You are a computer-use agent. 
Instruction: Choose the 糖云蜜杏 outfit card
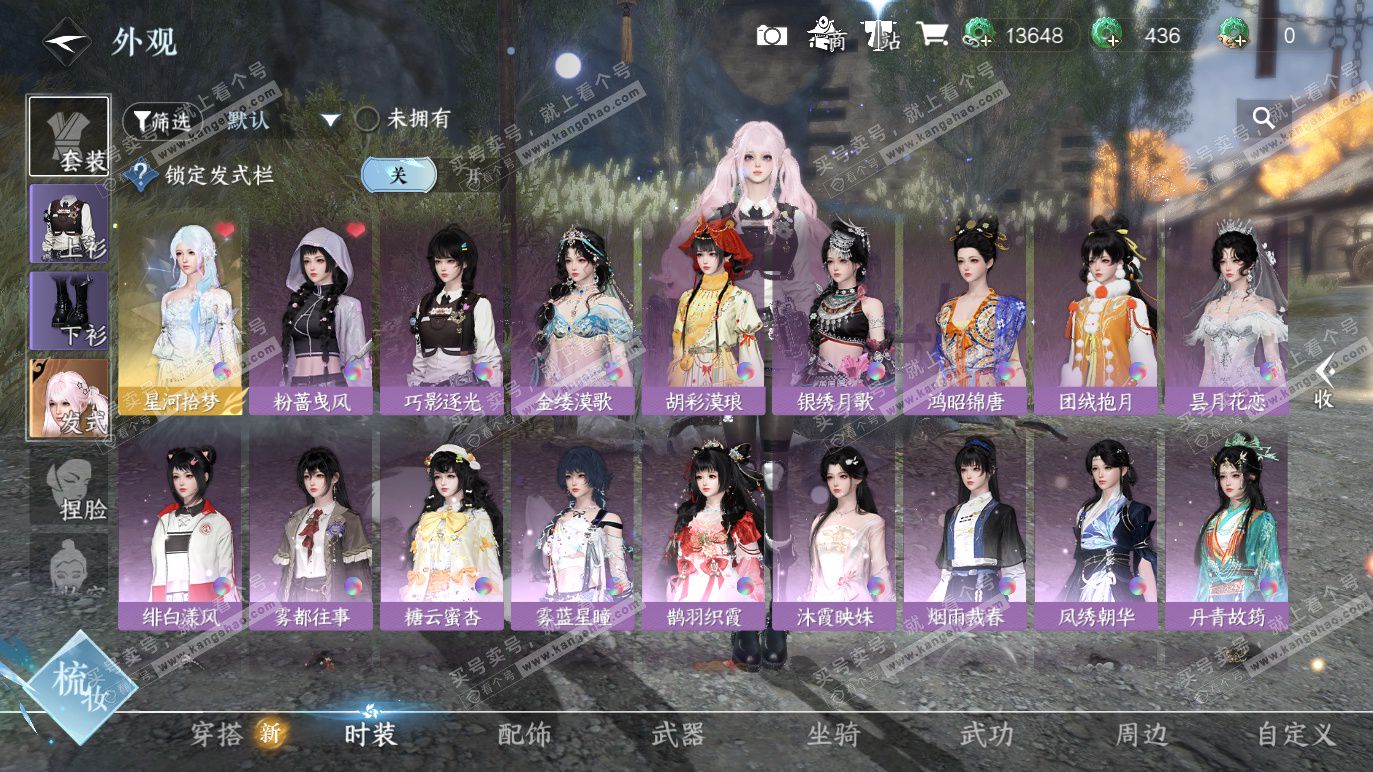point(442,532)
